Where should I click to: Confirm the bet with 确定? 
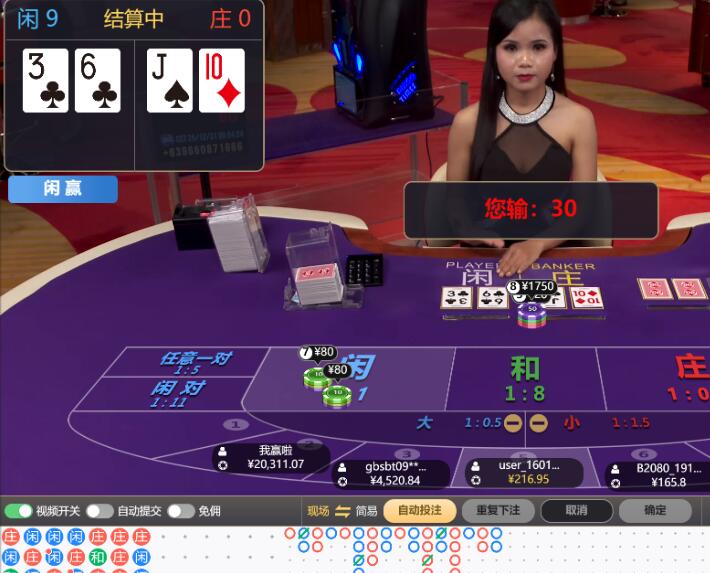655,510
